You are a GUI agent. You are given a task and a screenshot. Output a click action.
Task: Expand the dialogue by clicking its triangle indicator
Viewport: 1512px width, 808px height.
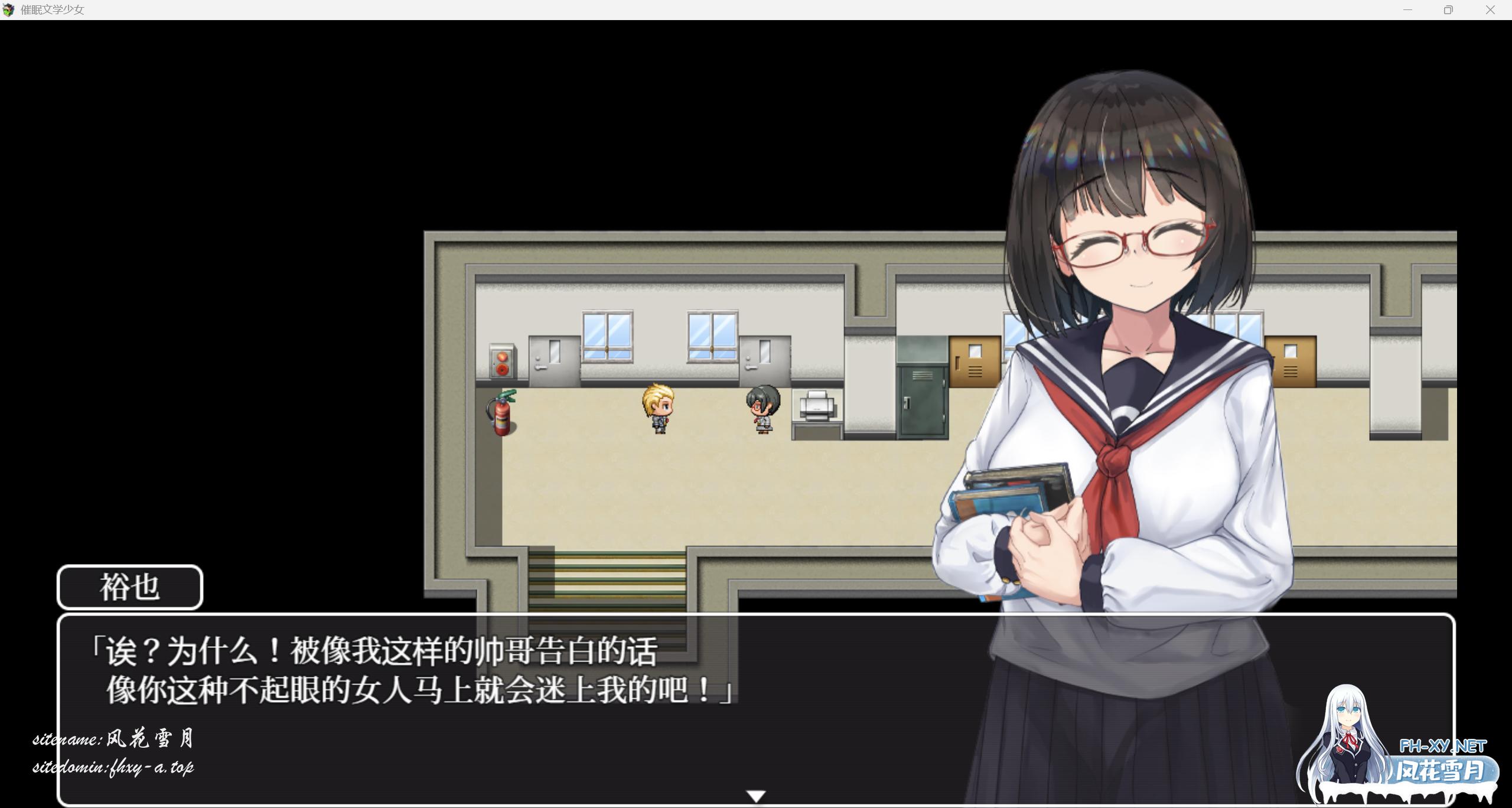tap(755, 794)
